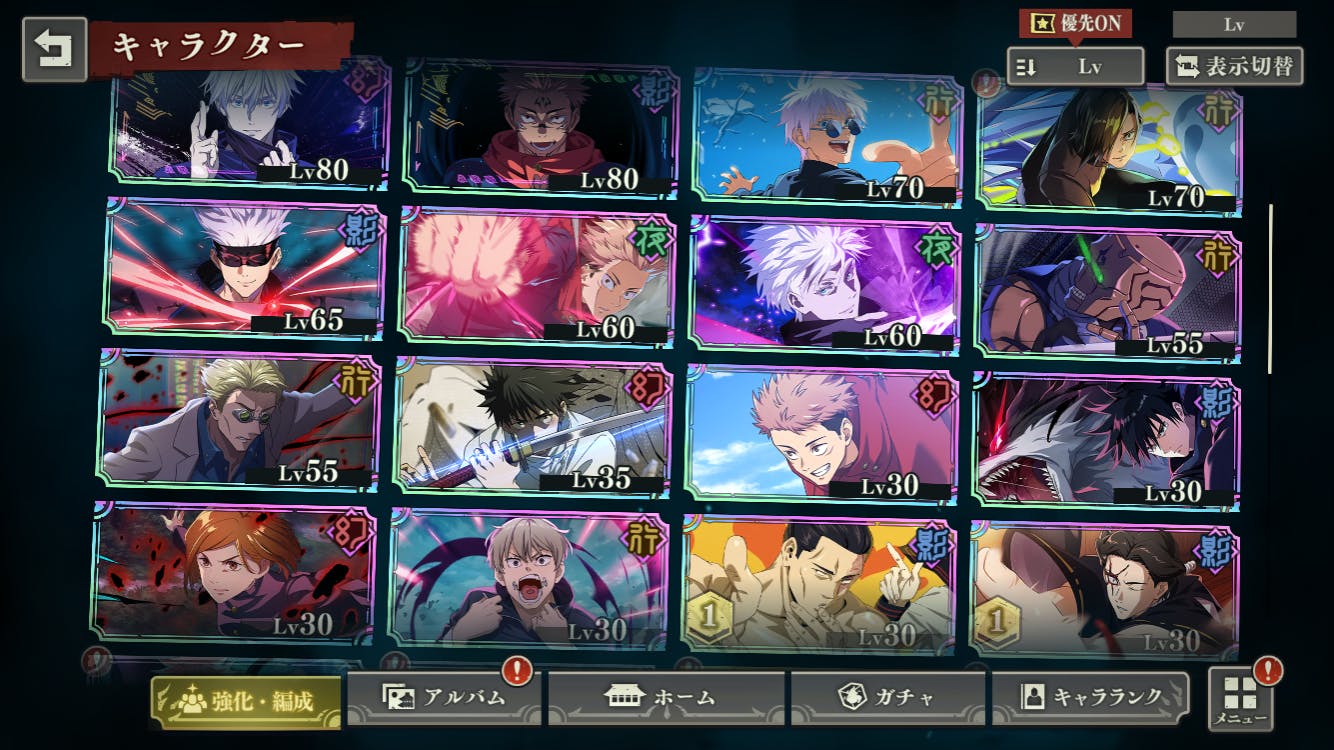The image size is (1334, 750).
Task: Open the アルバム album tab
Action: (x=444, y=697)
